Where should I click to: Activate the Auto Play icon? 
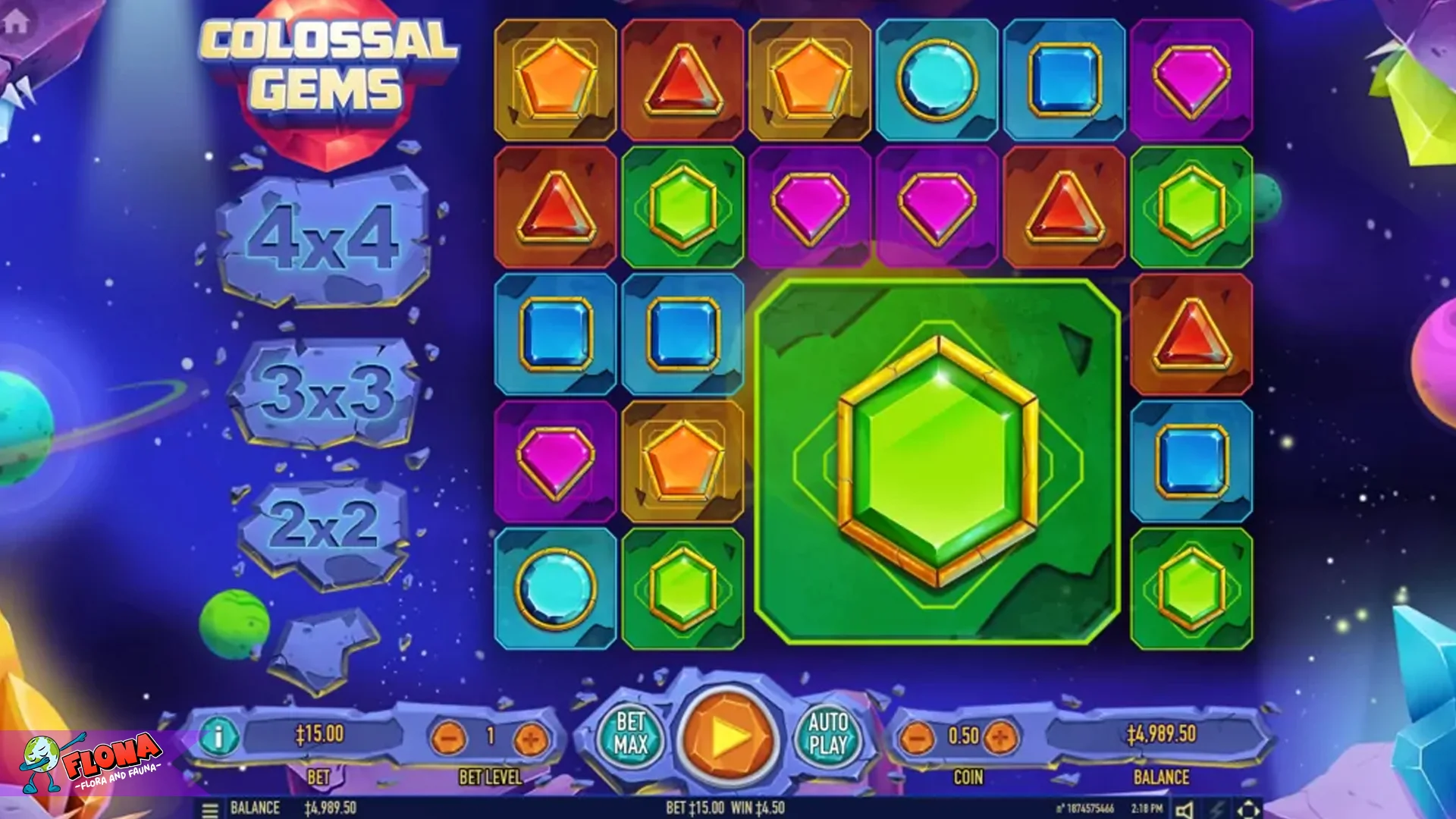[x=828, y=734]
